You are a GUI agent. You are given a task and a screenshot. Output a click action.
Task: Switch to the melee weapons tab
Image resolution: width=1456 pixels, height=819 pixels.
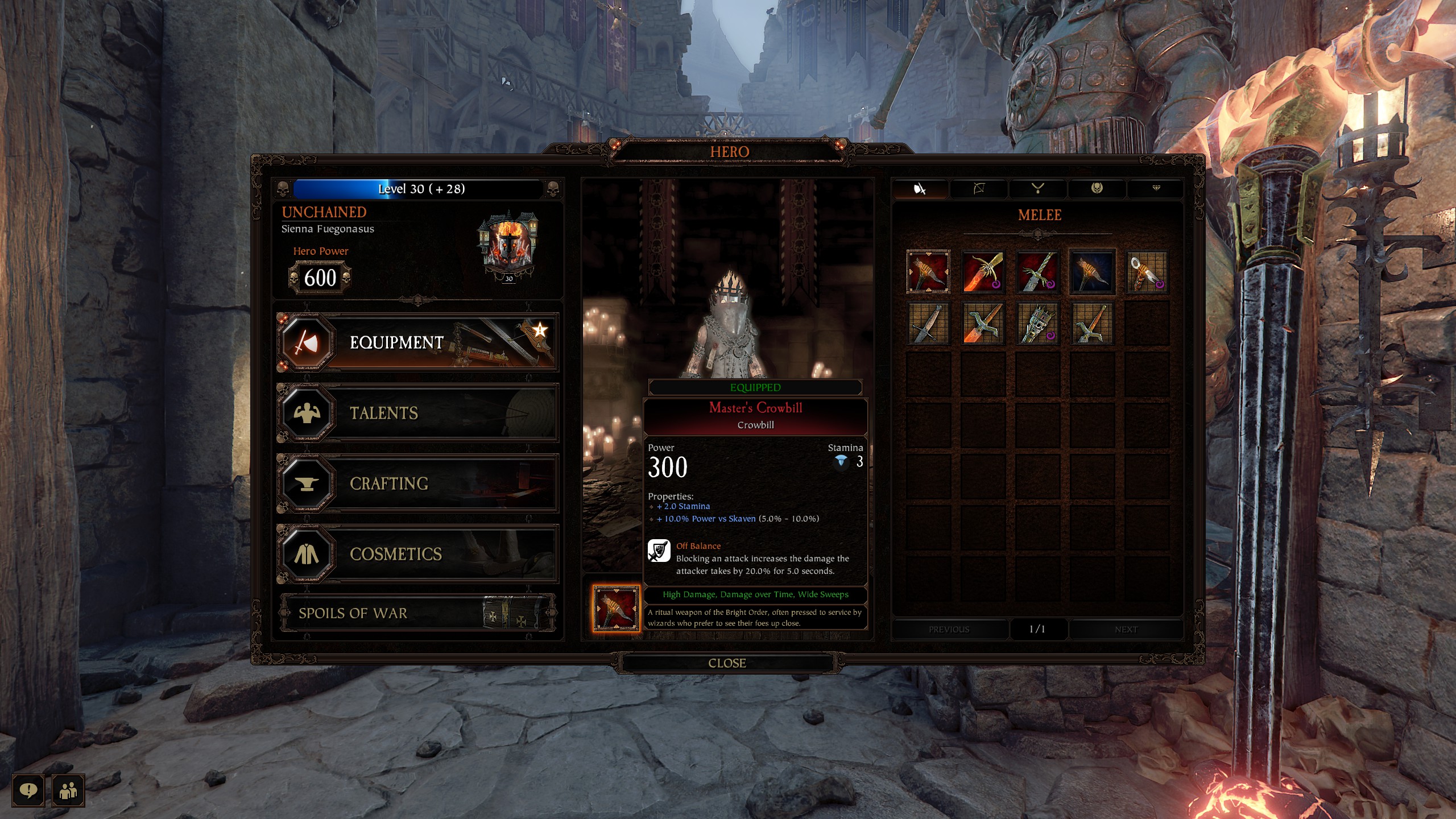[x=920, y=189]
